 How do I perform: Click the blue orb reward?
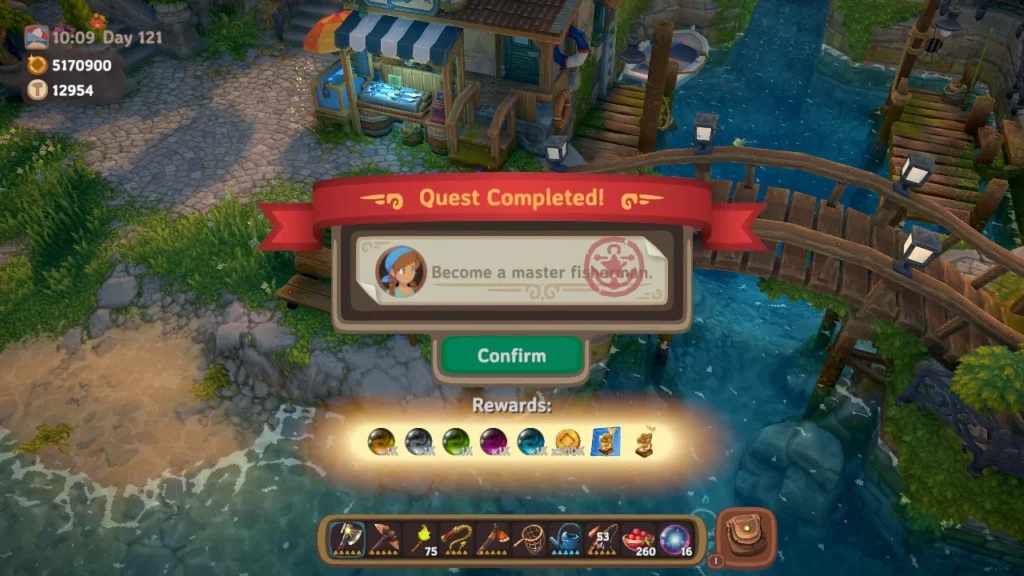[530, 441]
